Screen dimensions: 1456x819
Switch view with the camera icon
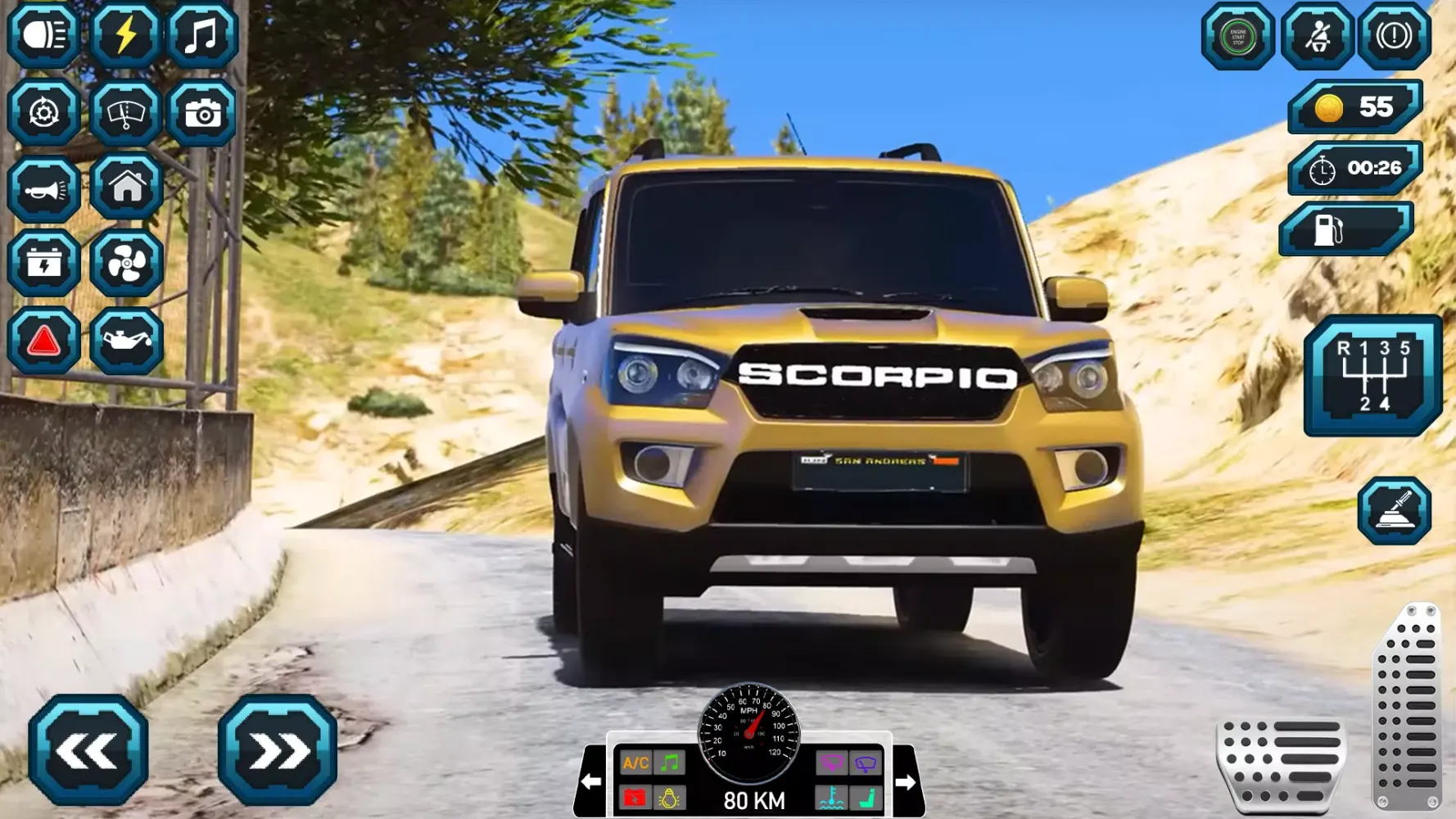(202, 112)
